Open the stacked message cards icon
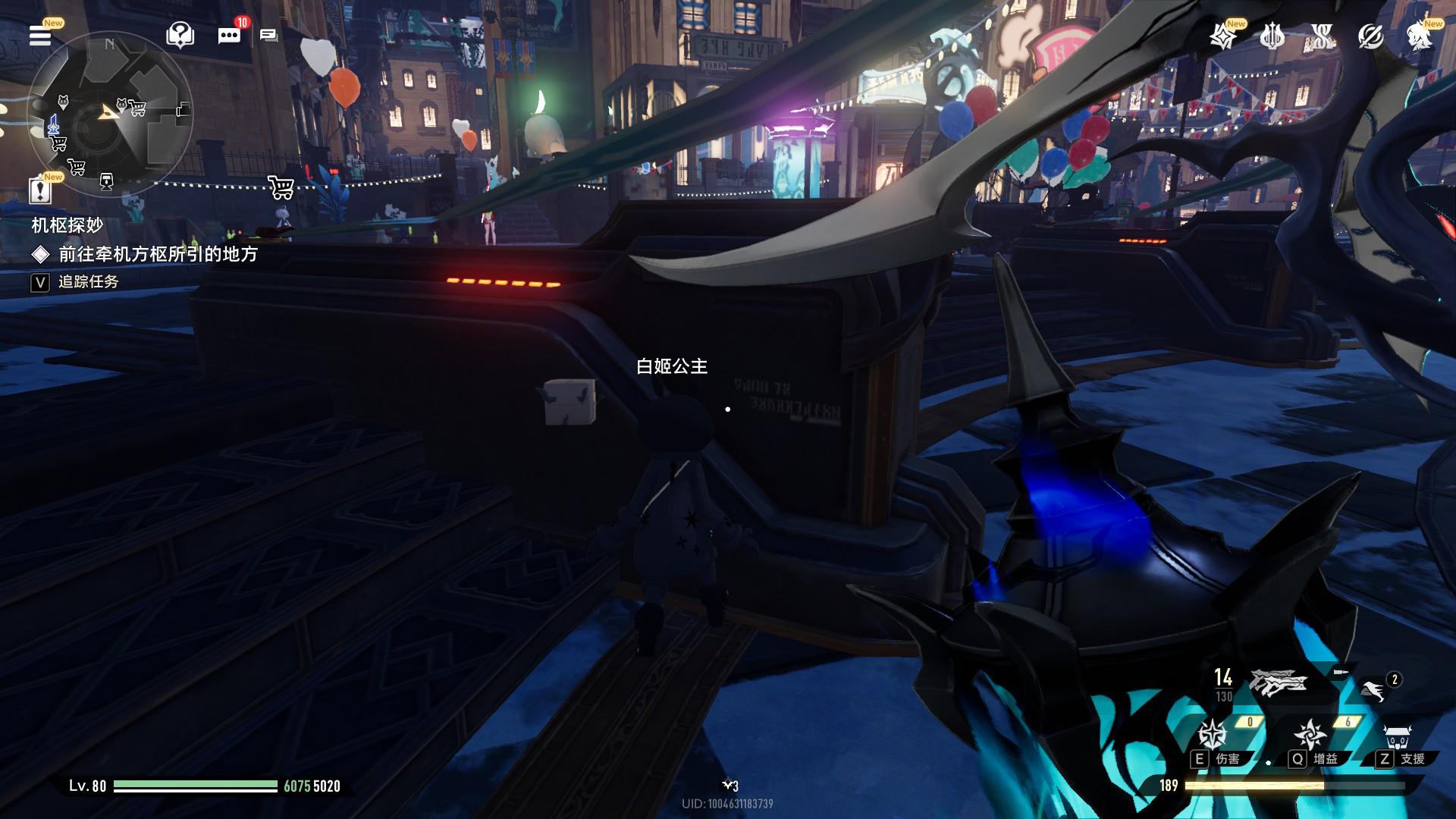Screen dimensions: 1456x819 [x=268, y=35]
